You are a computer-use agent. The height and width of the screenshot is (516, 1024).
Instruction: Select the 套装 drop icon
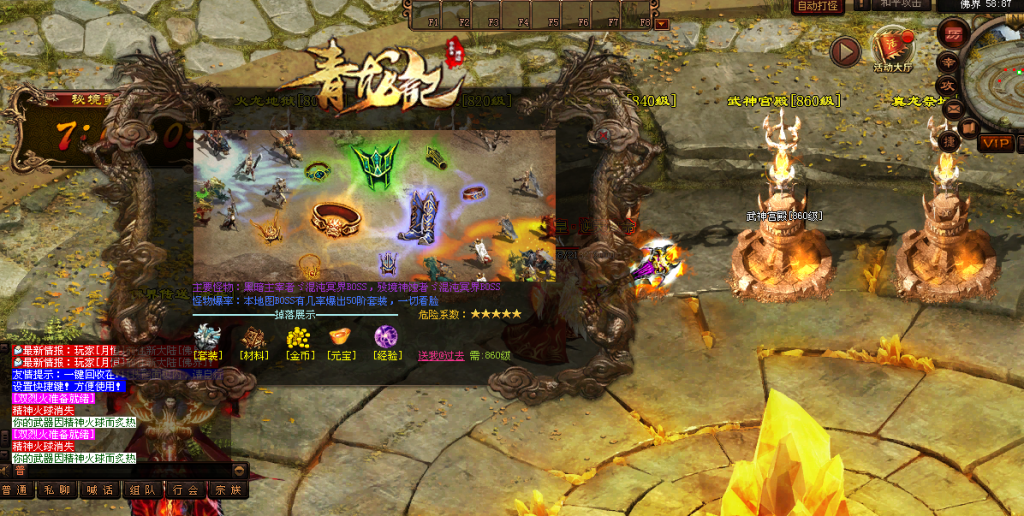pos(207,338)
